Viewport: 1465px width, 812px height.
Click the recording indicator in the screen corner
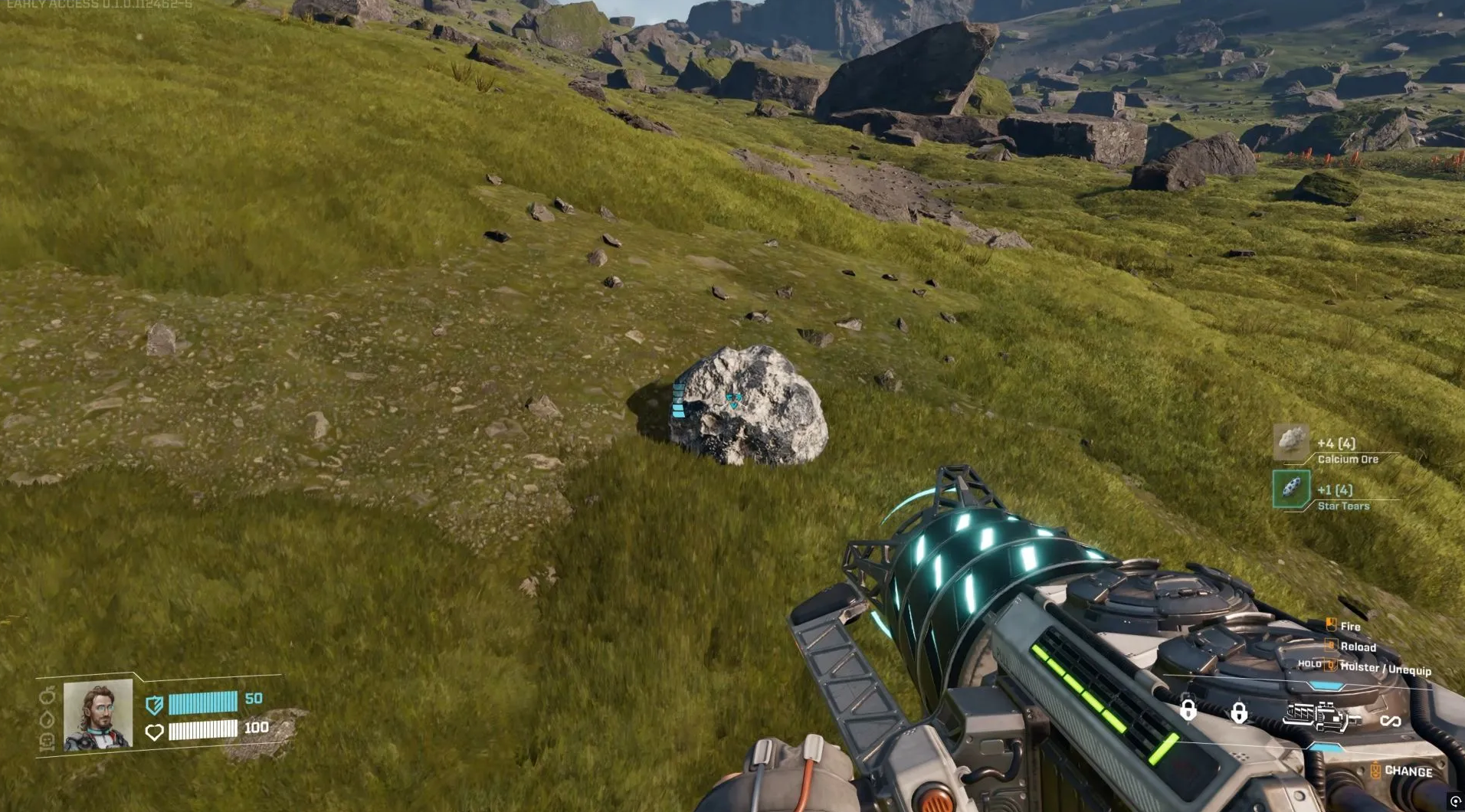click(1455, 801)
